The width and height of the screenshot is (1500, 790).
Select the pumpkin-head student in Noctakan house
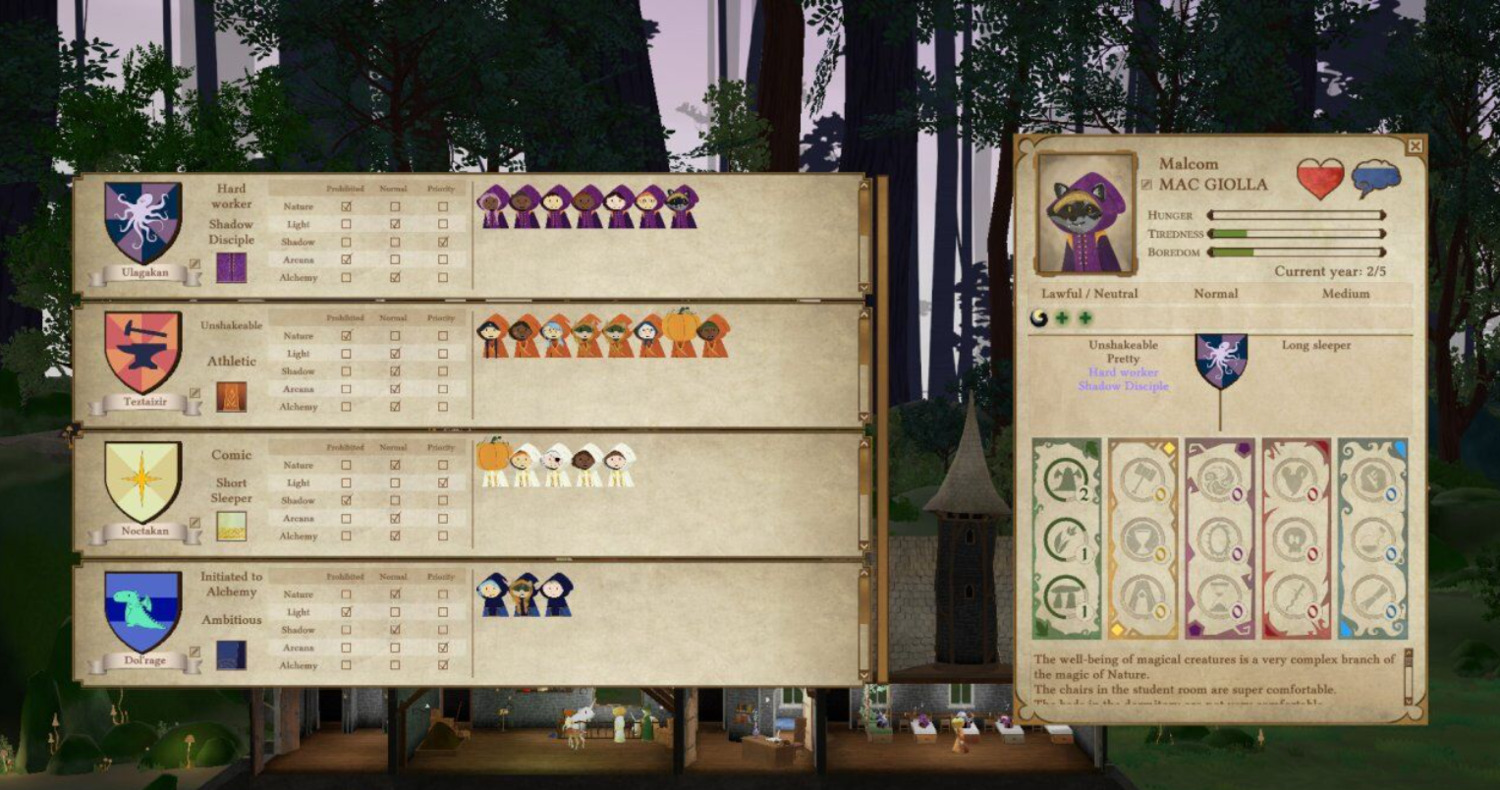pos(493,462)
